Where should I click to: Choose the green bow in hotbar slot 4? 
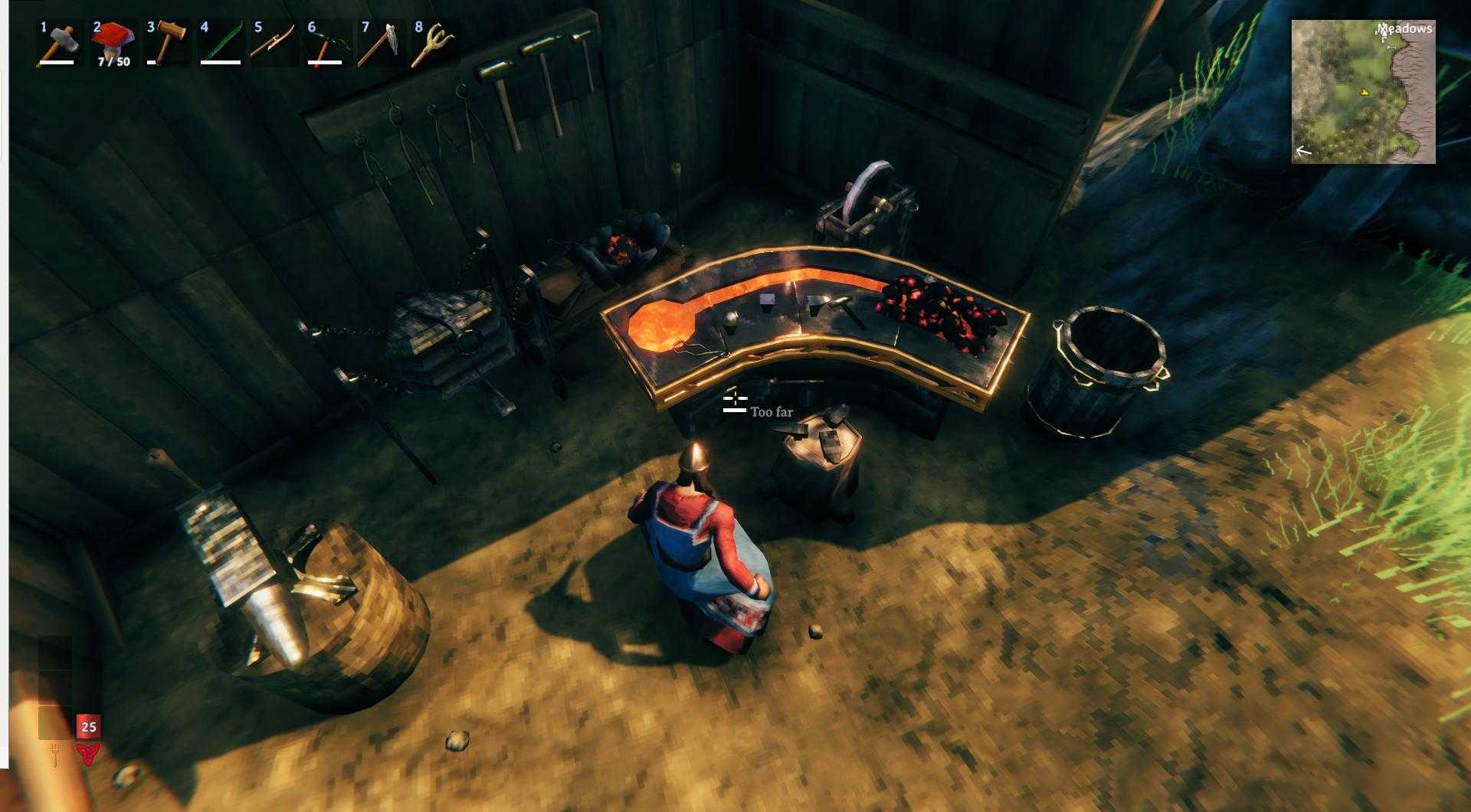(219, 44)
